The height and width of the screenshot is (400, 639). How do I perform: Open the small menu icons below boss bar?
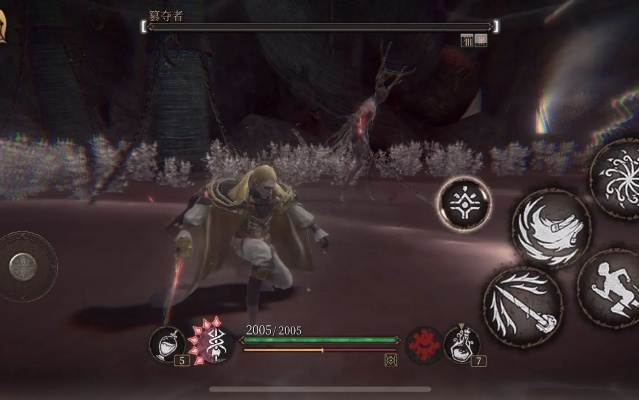[473, 40]
